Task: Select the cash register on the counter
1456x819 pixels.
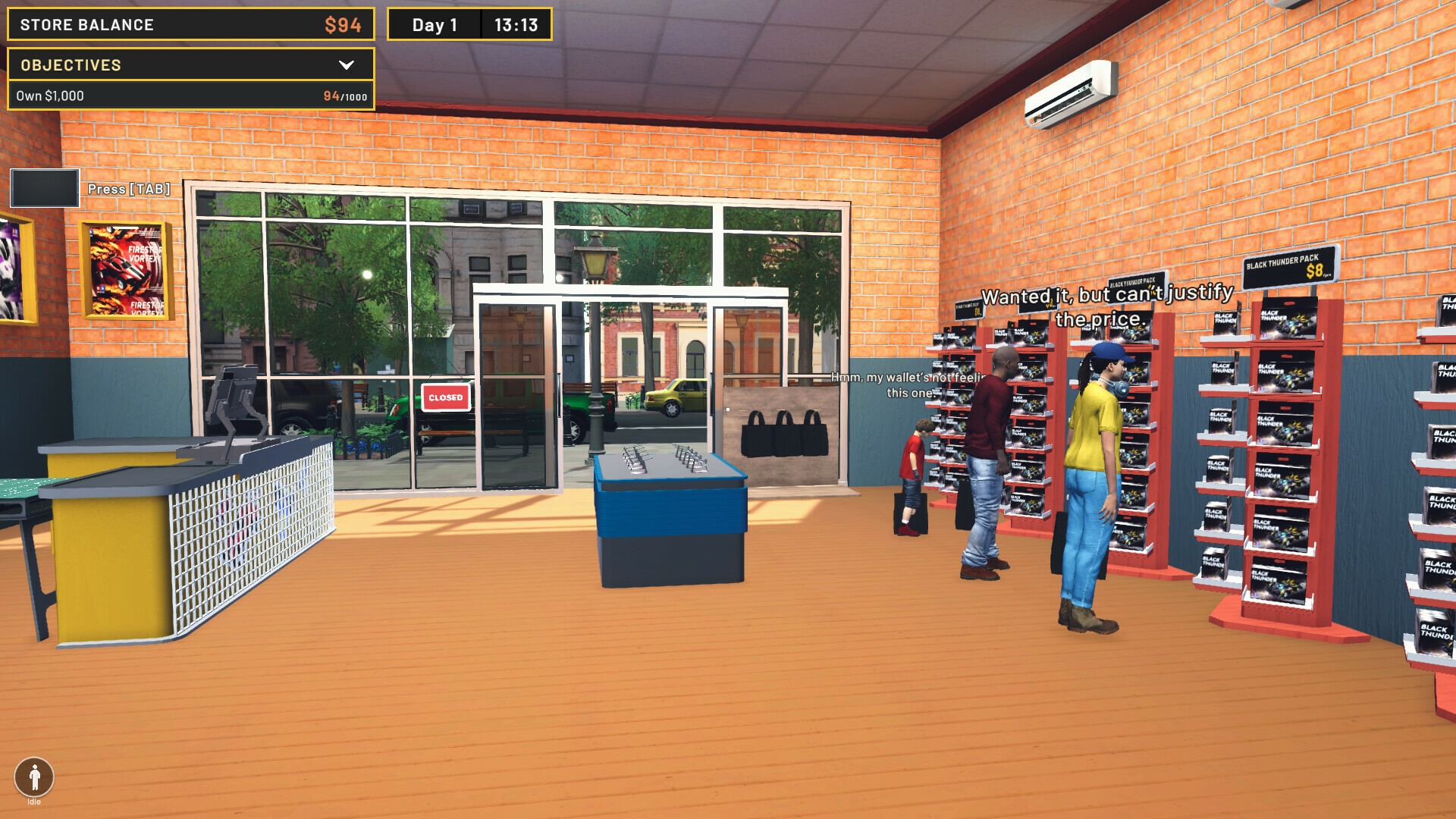Action: [x=235, y=394]
